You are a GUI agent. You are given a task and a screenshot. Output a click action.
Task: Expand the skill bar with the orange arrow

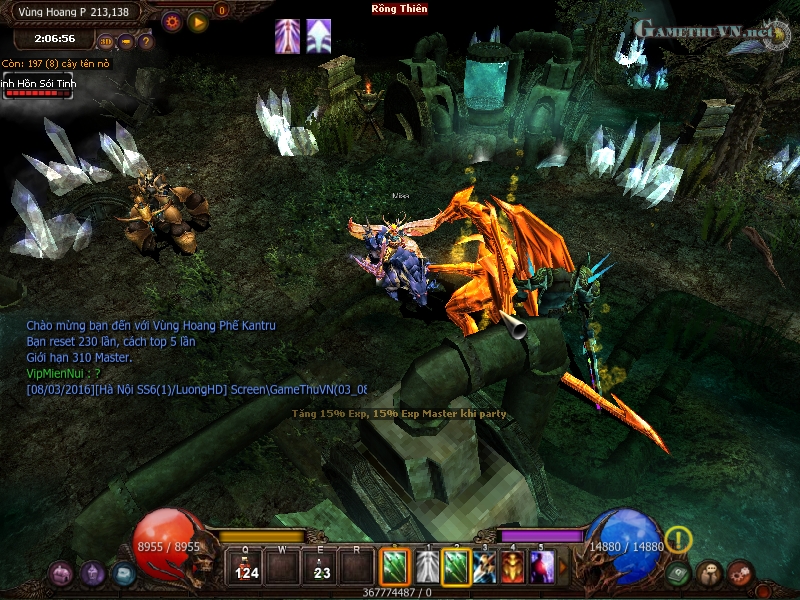pyautogui.click(x=562, y=568)
